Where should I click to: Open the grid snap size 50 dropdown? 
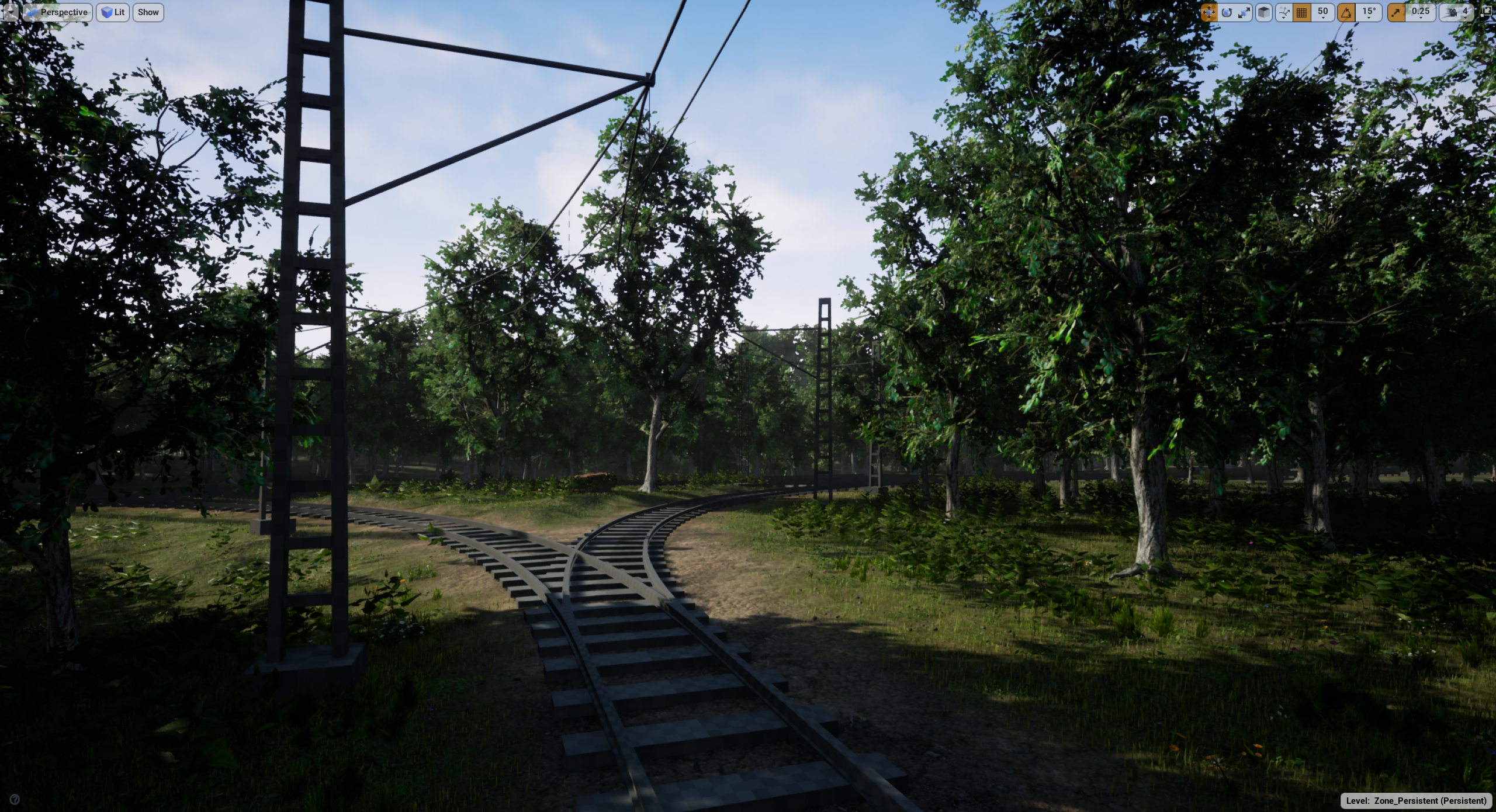pos(1322,12)
